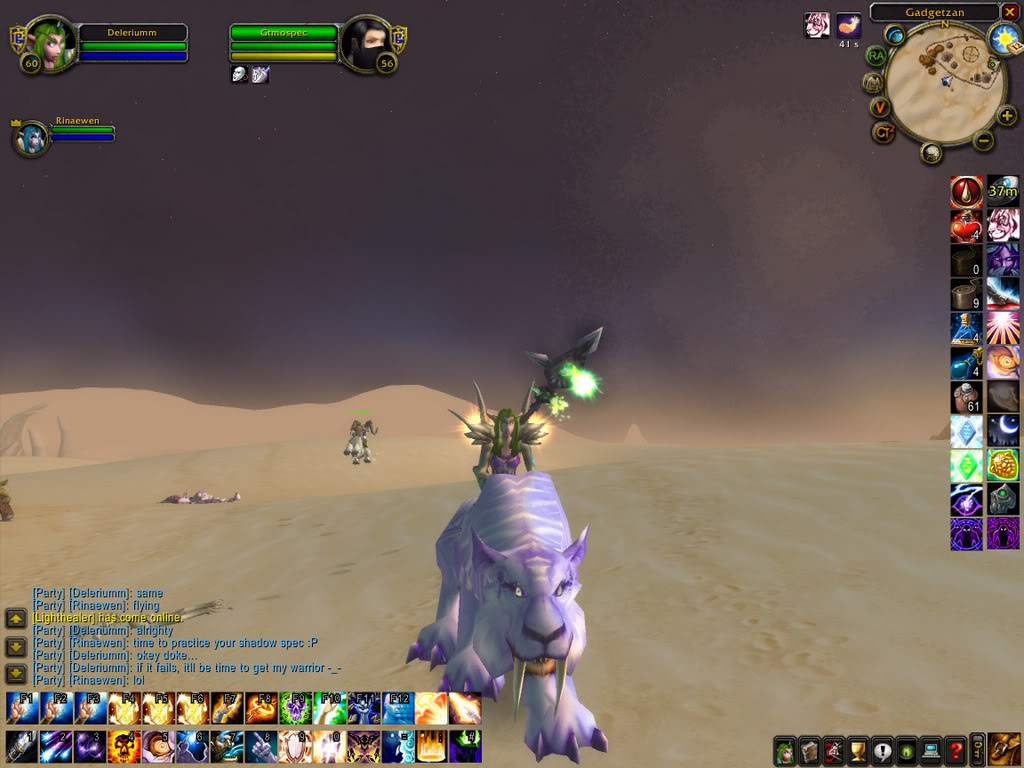Activate the F9 green skull ability
The height and width of the screenshot is (768, 1024).
tap(294, 708)
